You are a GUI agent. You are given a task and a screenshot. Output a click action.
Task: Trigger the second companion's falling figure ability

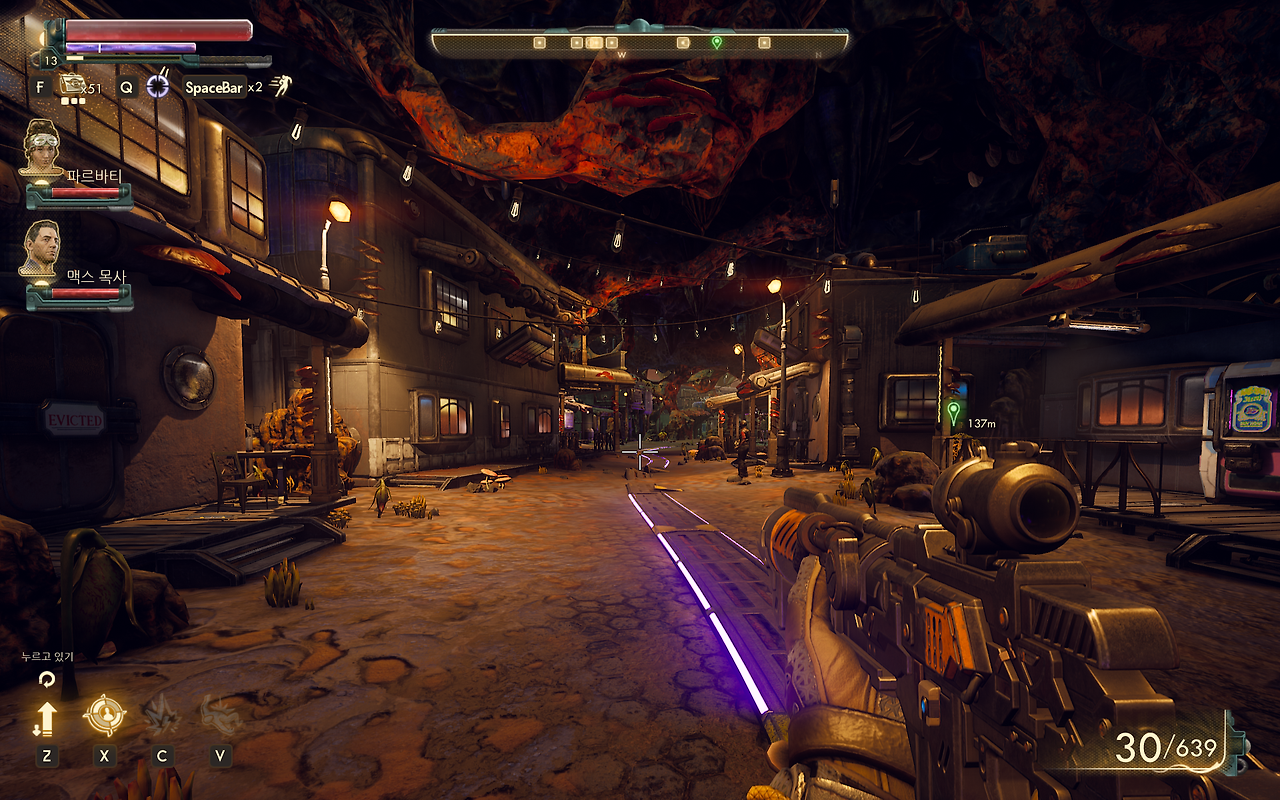click(x=219, y=715)
